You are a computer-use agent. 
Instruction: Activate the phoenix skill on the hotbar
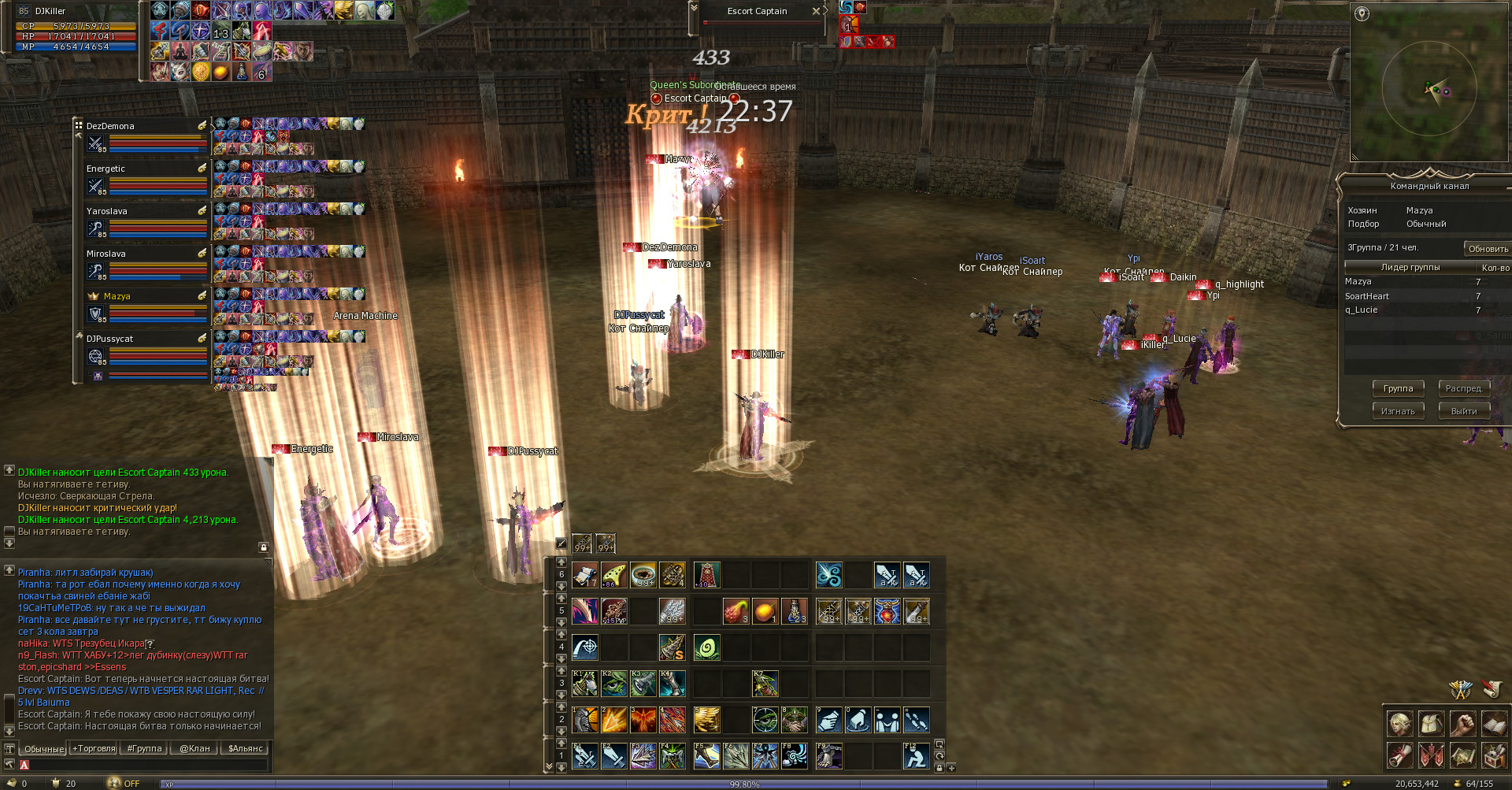tap(643, 719)
